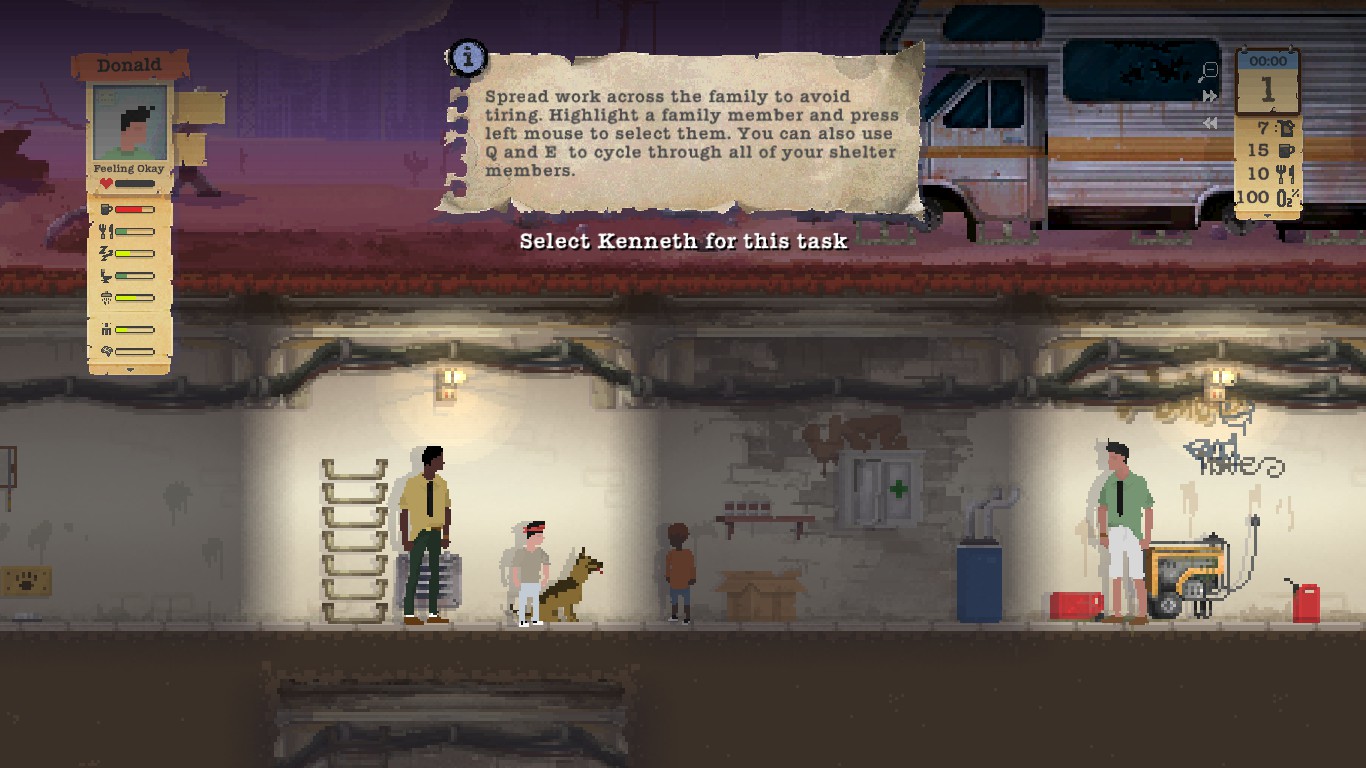Expand the resource panel via its bottom arrow
The width and height of the screenshot is (1366, 768).
click(1267, 215)
